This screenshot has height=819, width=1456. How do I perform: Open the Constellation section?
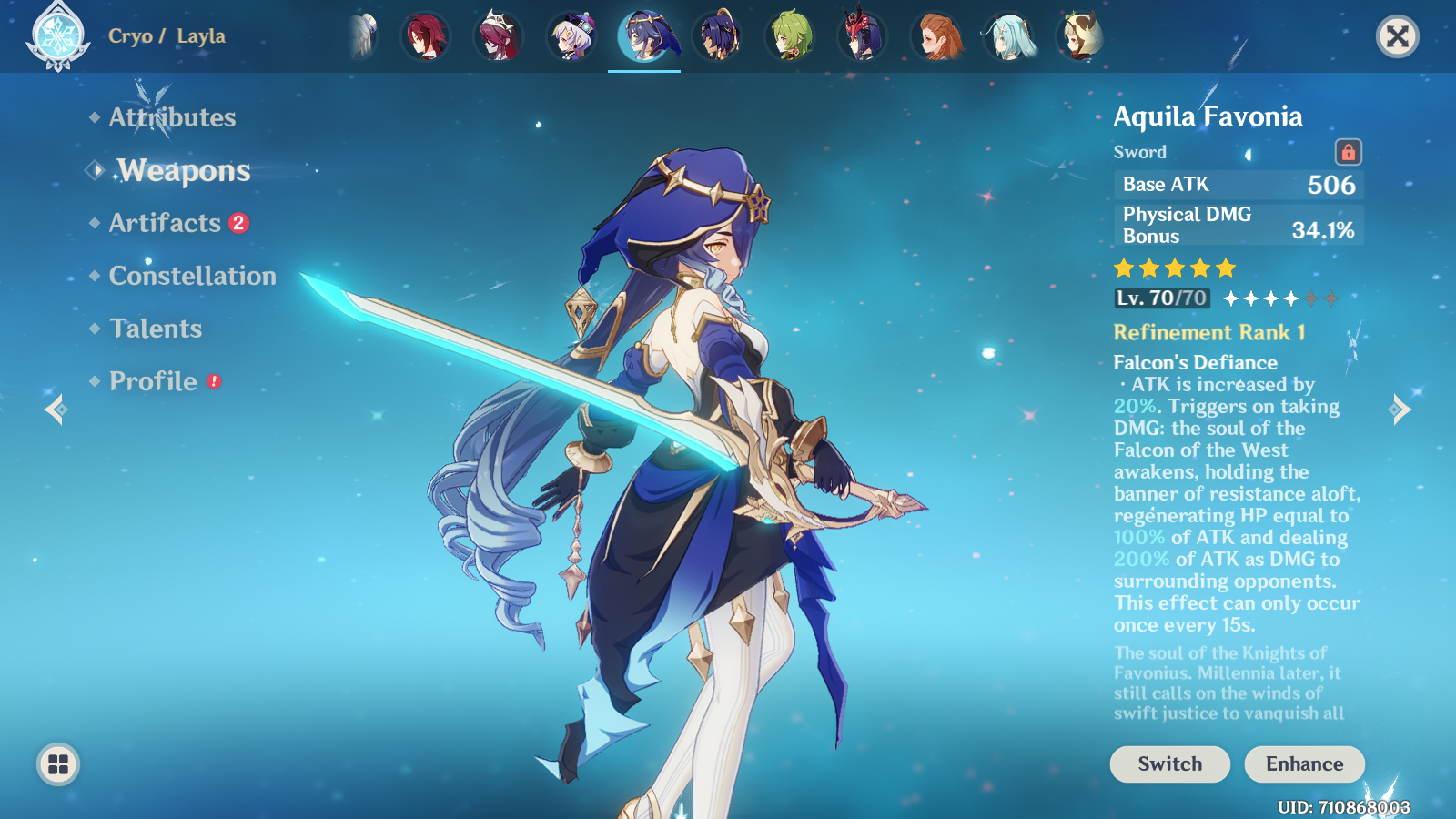click(x=193, y=276)
